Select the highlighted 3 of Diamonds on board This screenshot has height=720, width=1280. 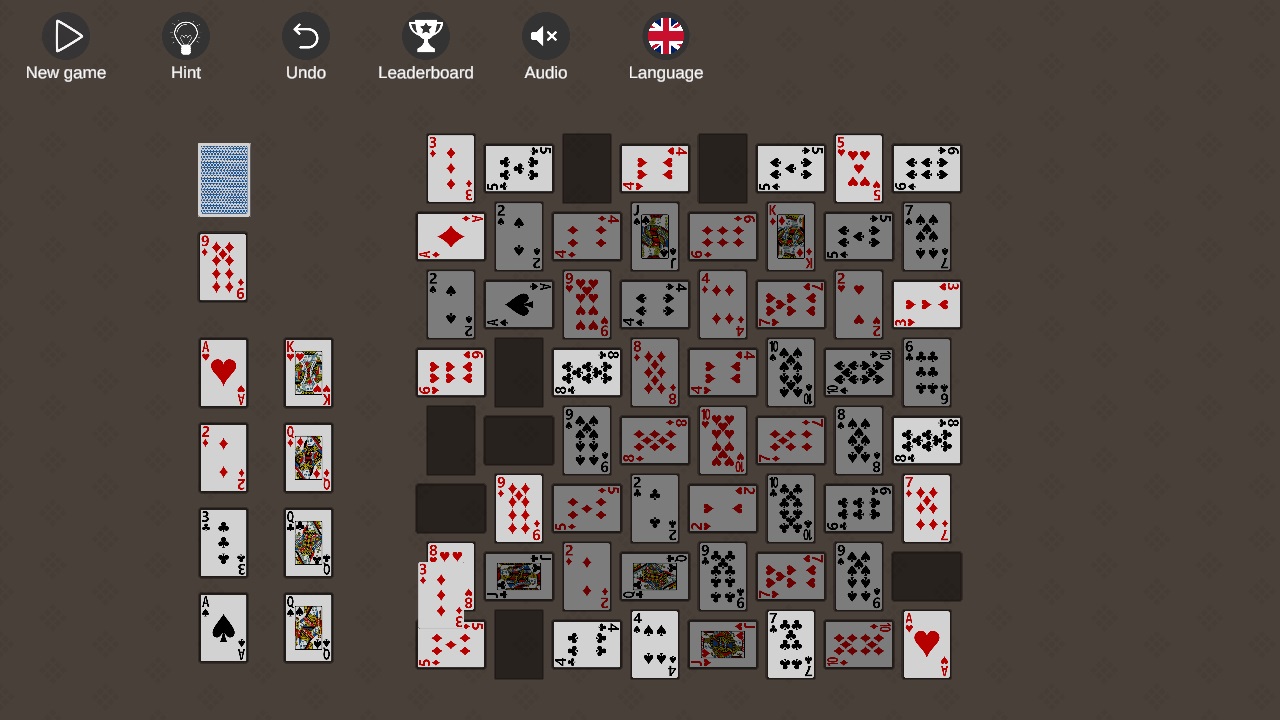coord(450,167)
